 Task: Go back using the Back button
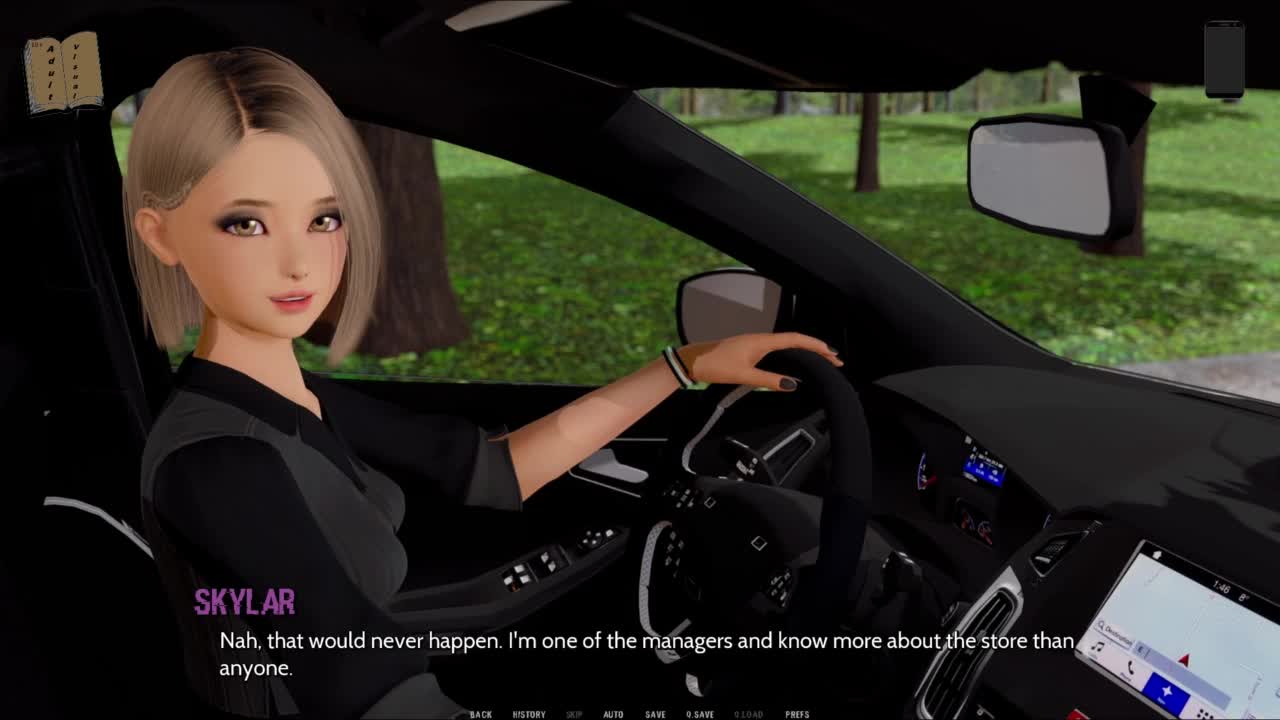click(x=481, y=714)
